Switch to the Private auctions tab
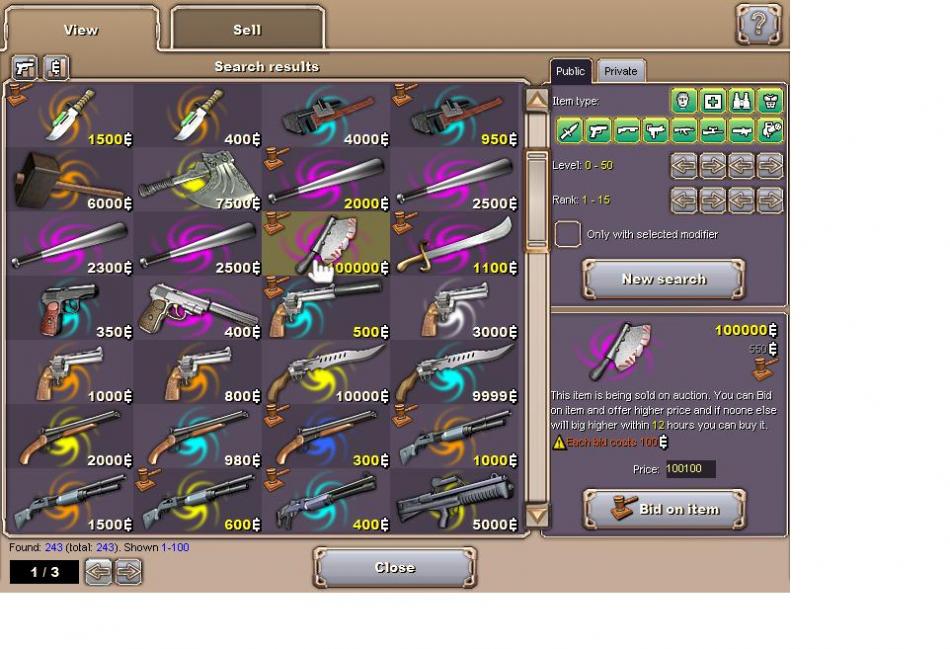This screenshot has width=950, height=649. click(x=620, y=71)
